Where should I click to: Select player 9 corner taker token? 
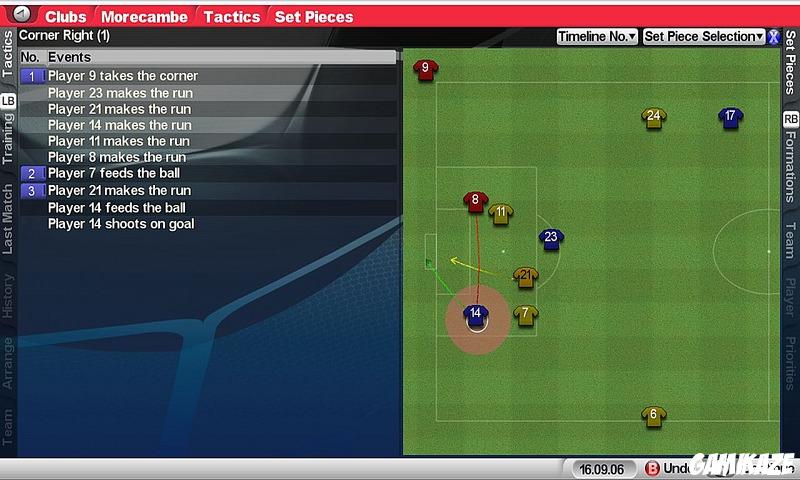pyautogui.click(x=425, y=69)
